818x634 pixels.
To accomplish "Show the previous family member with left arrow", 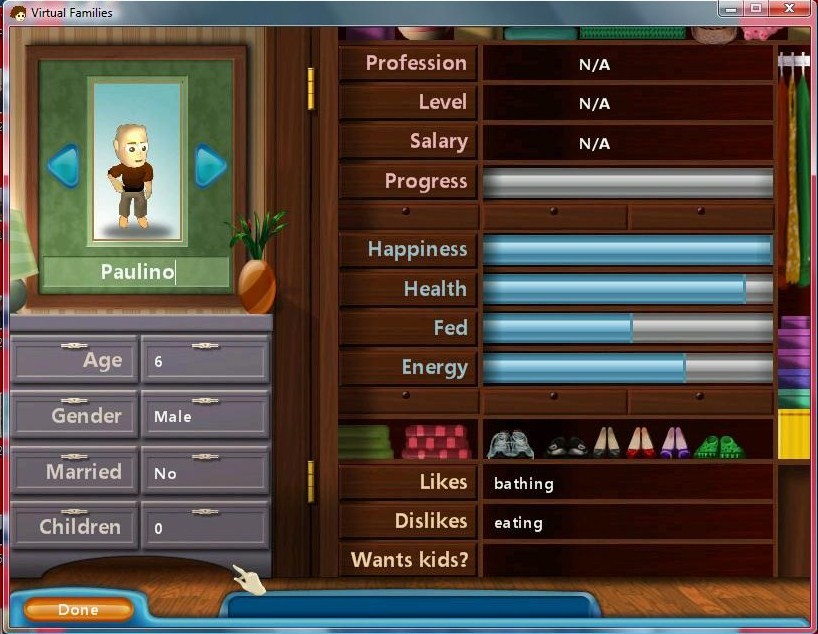I will point(63,165).
